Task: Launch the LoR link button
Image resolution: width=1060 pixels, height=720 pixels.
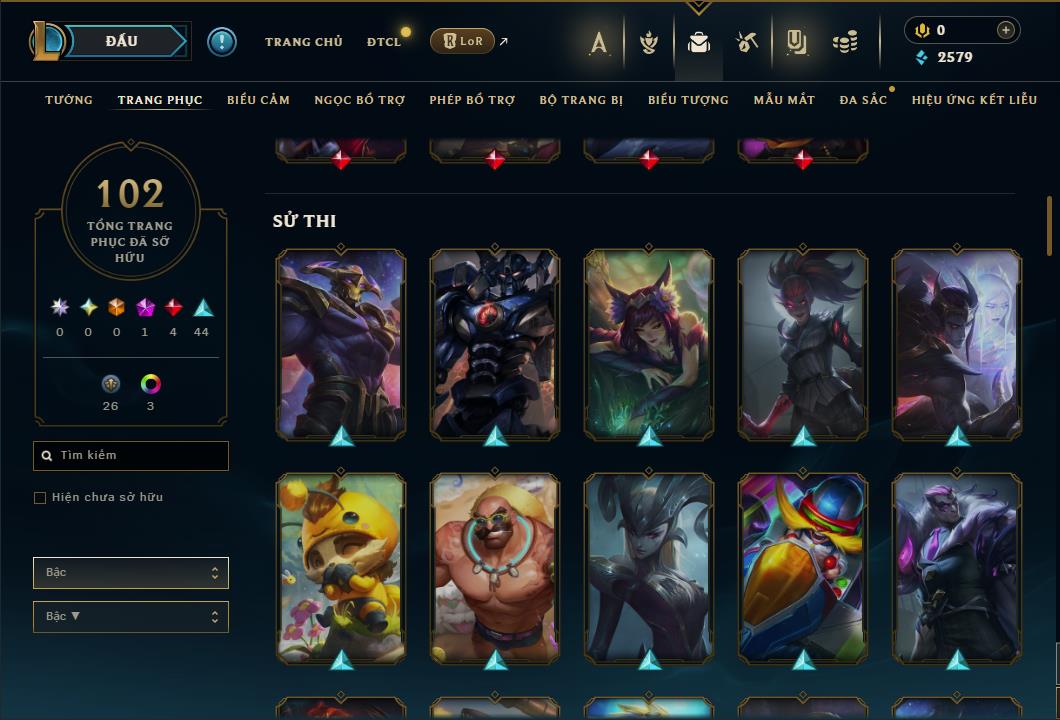Action: click(462, 41)
